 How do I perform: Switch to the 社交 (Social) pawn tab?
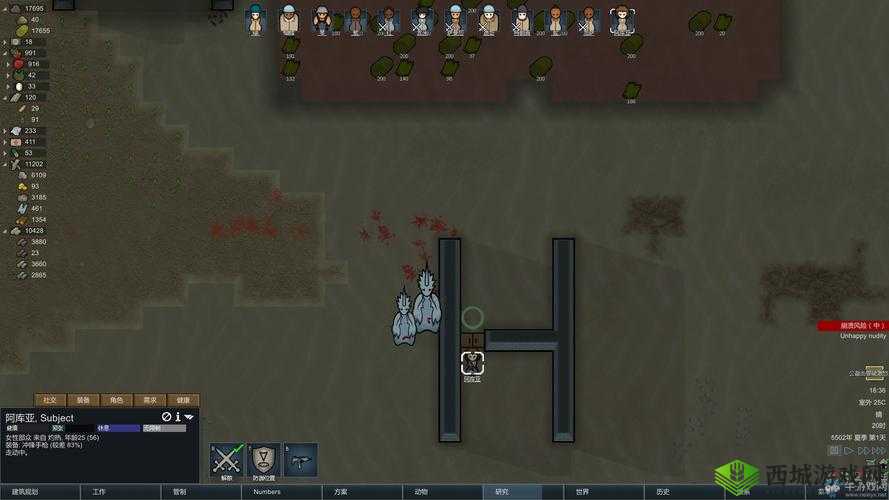51,400
